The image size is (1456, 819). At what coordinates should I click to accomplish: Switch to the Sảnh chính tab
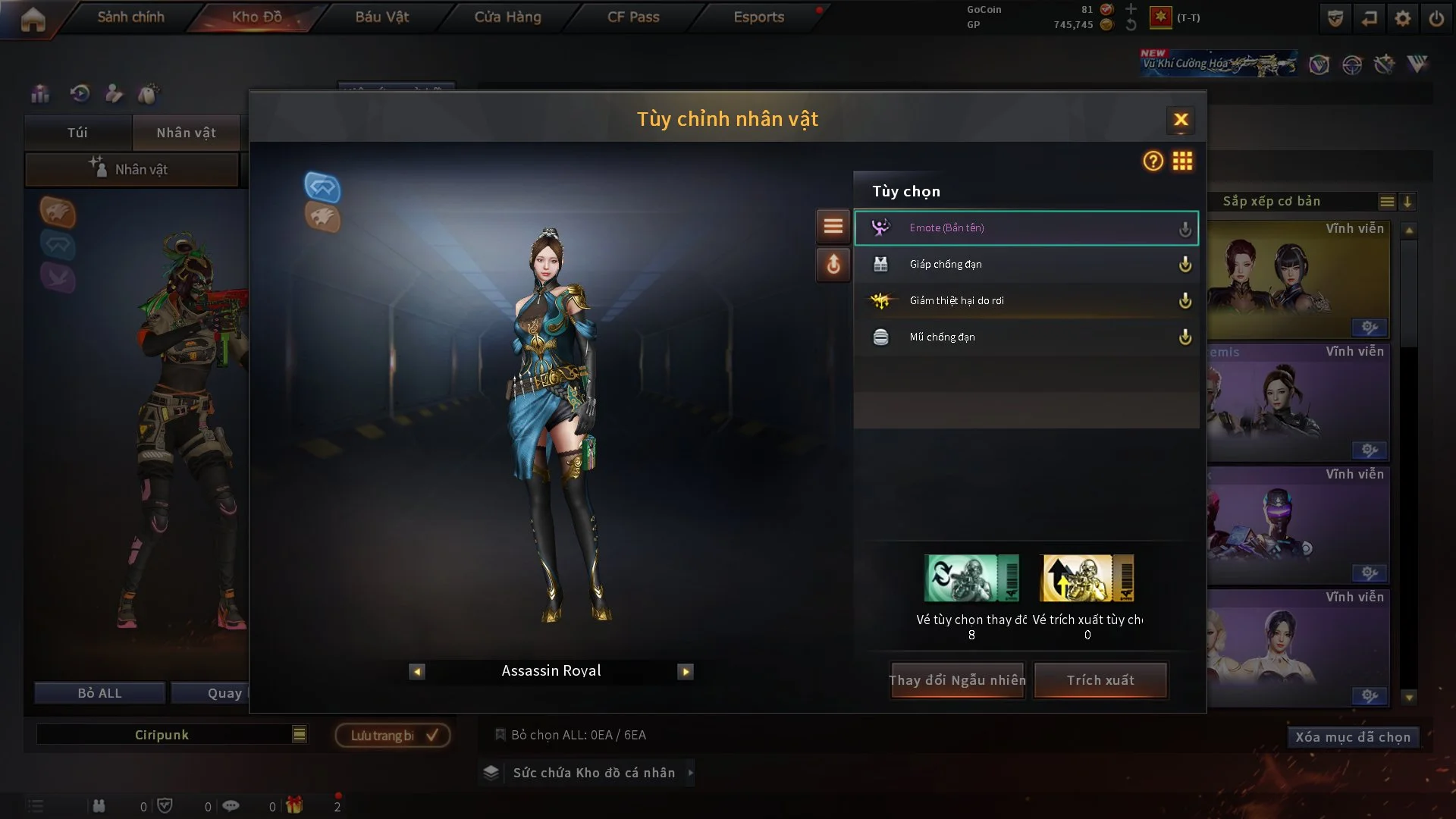[130, 17]
